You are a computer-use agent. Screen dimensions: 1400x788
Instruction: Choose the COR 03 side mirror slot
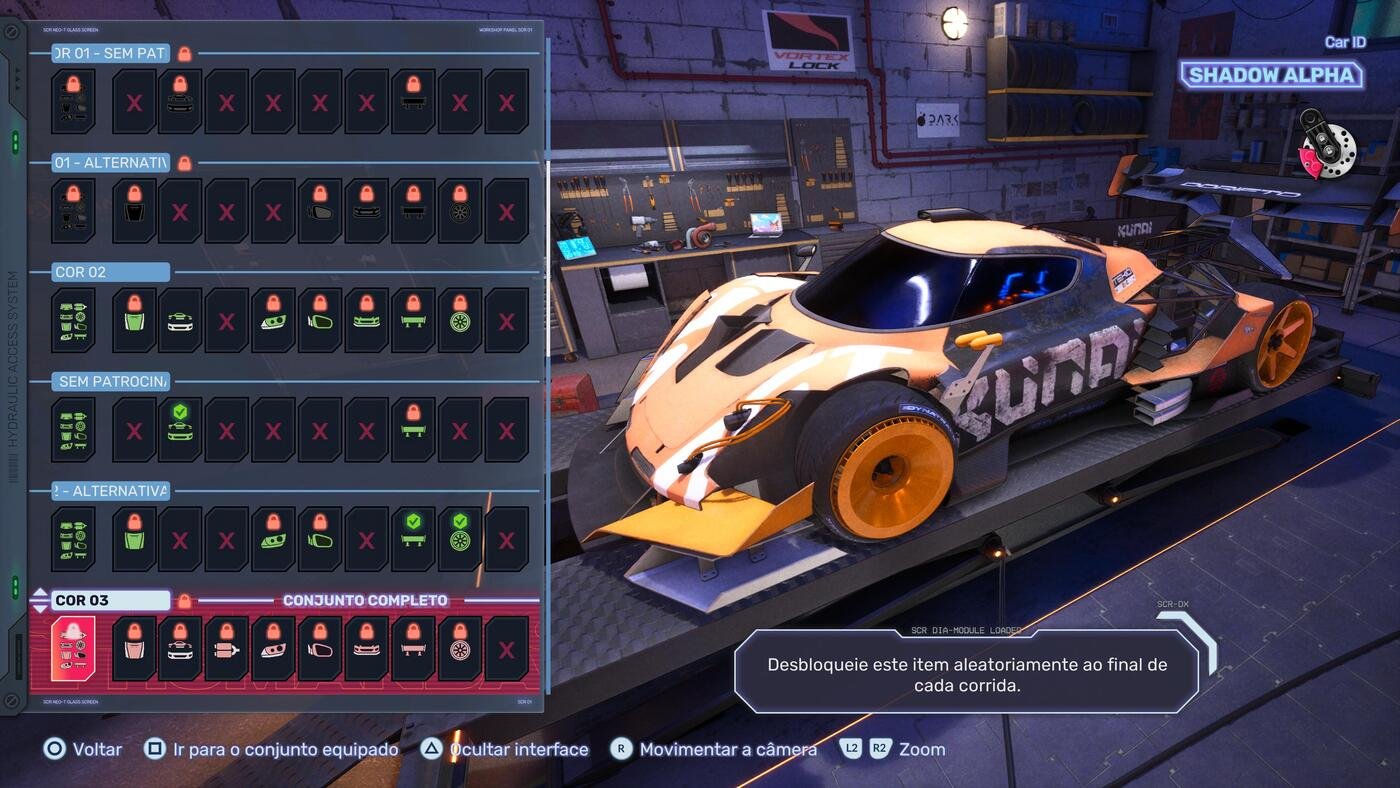320,648
